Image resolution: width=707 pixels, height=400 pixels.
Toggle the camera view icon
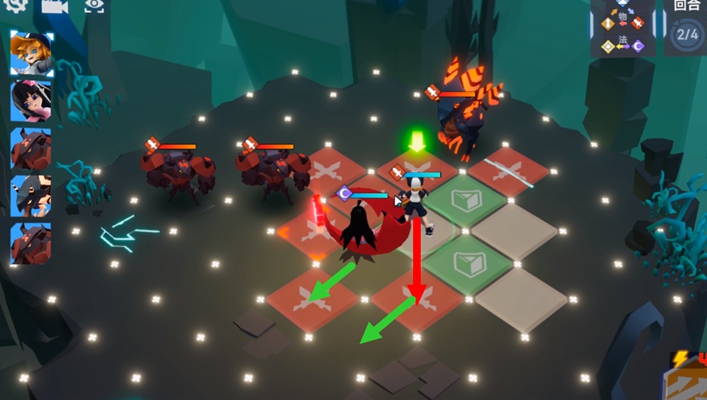tap(54, 6)
